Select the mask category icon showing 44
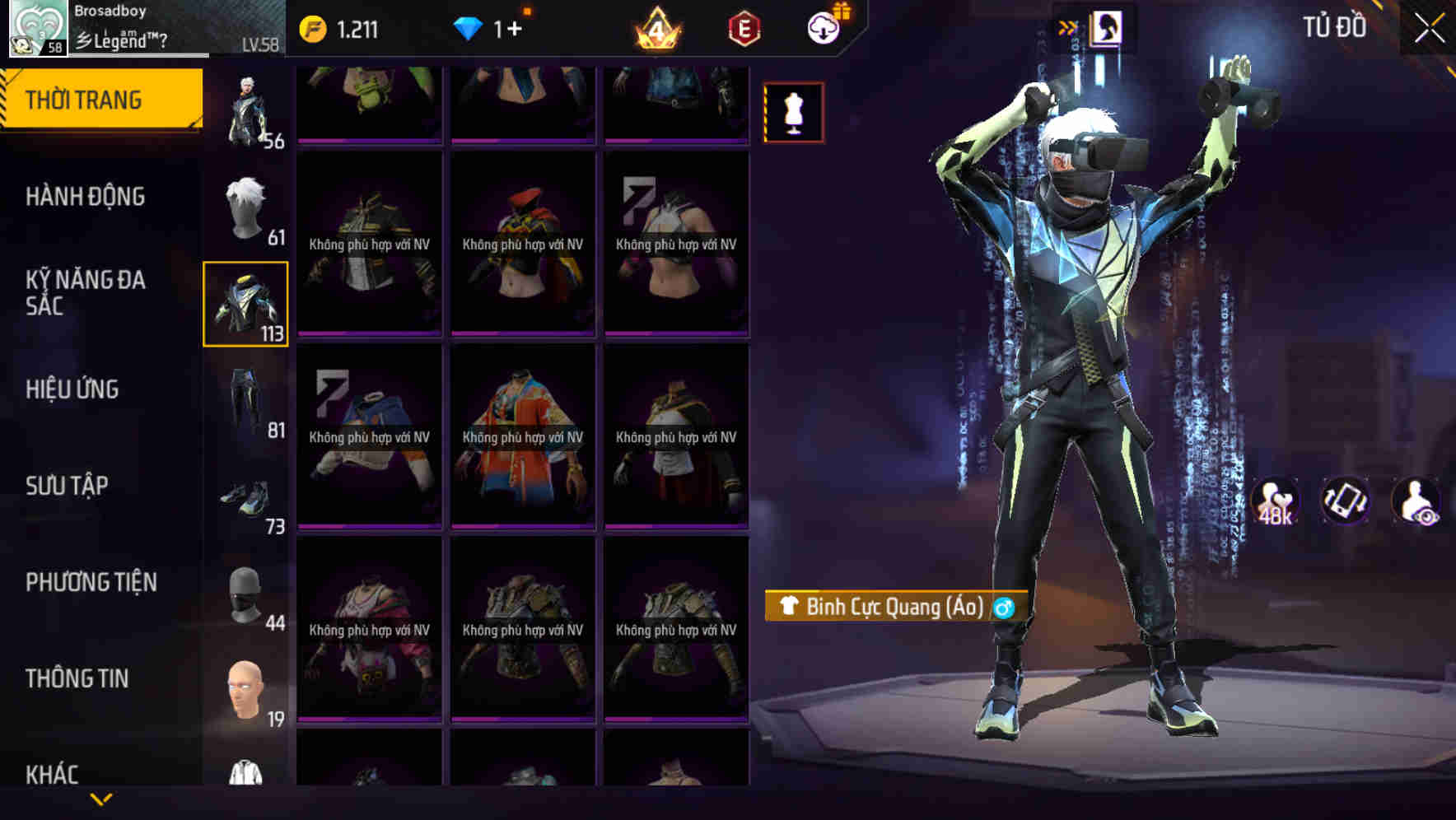1456x820 pixels. [x=245, y=594]
